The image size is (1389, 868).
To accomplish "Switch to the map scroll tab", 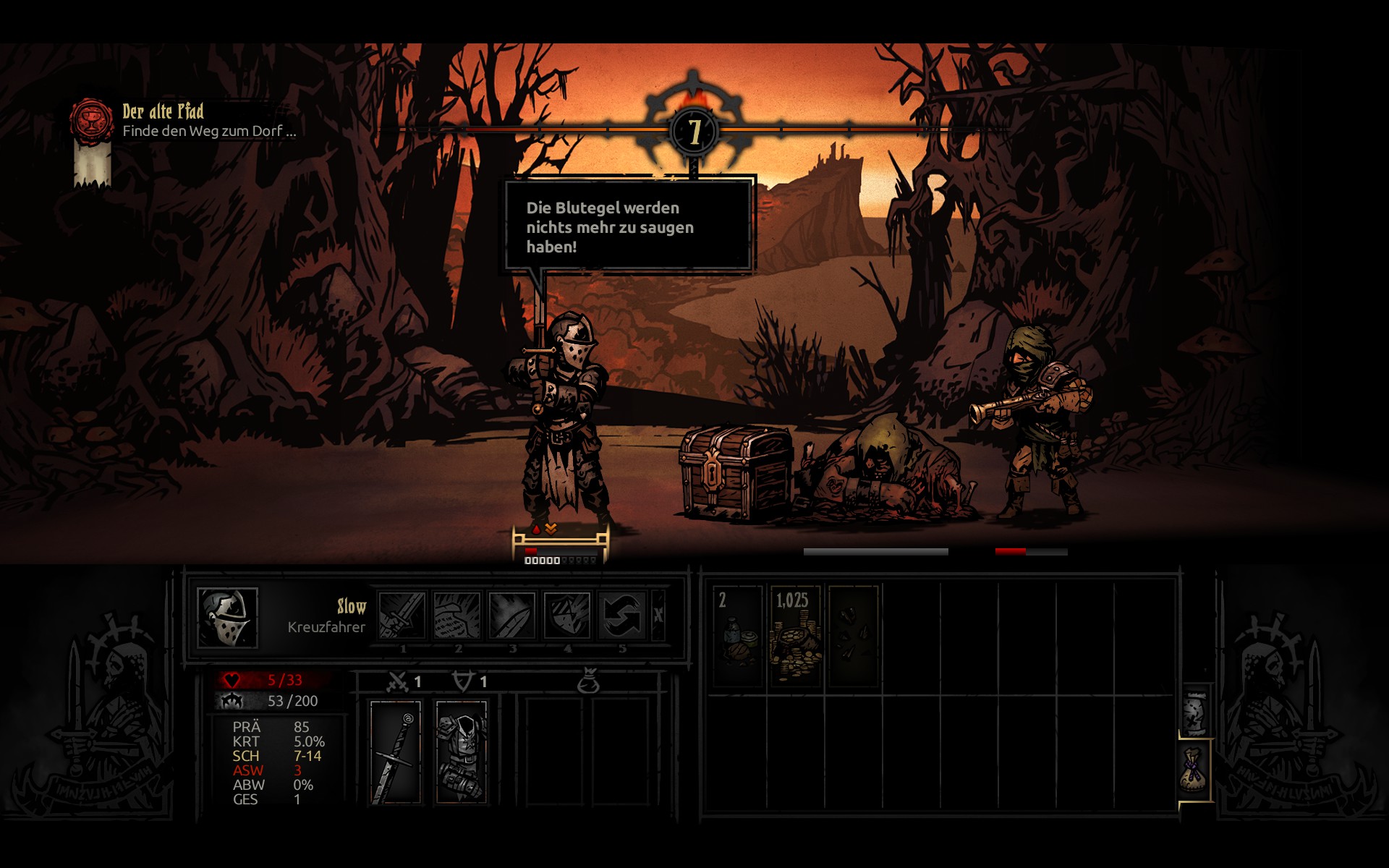I will (x=1195, y=712).
